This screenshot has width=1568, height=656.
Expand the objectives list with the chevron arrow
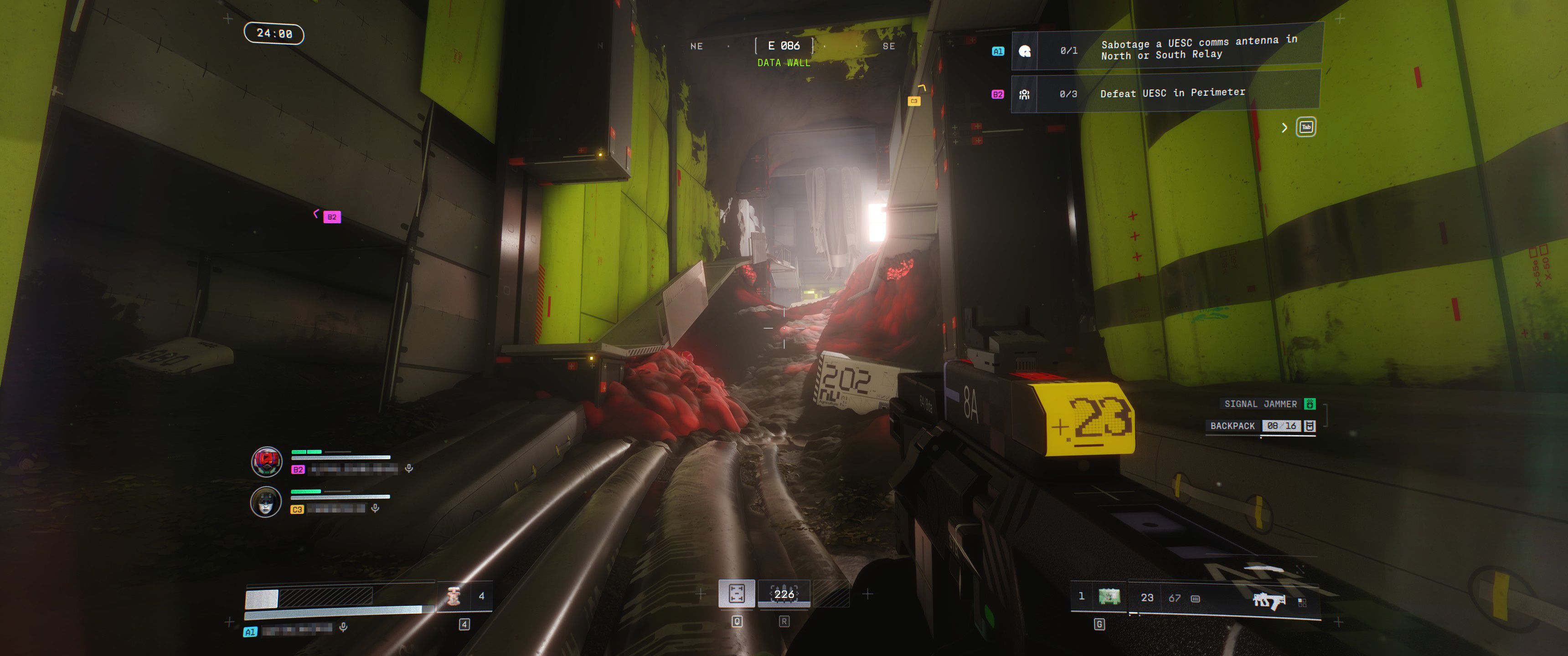pos(1284,127)
